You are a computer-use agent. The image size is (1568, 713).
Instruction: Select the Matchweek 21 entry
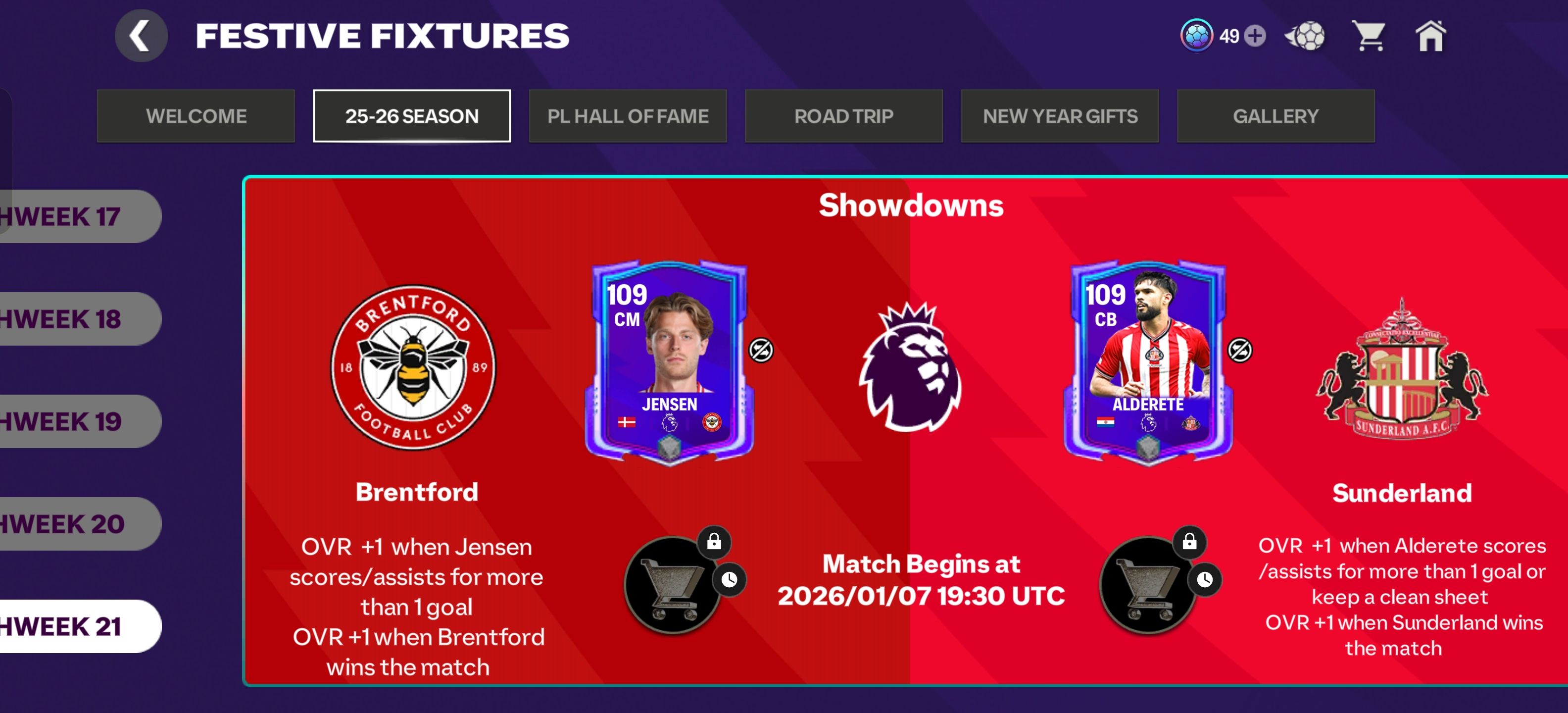point(73,626)
